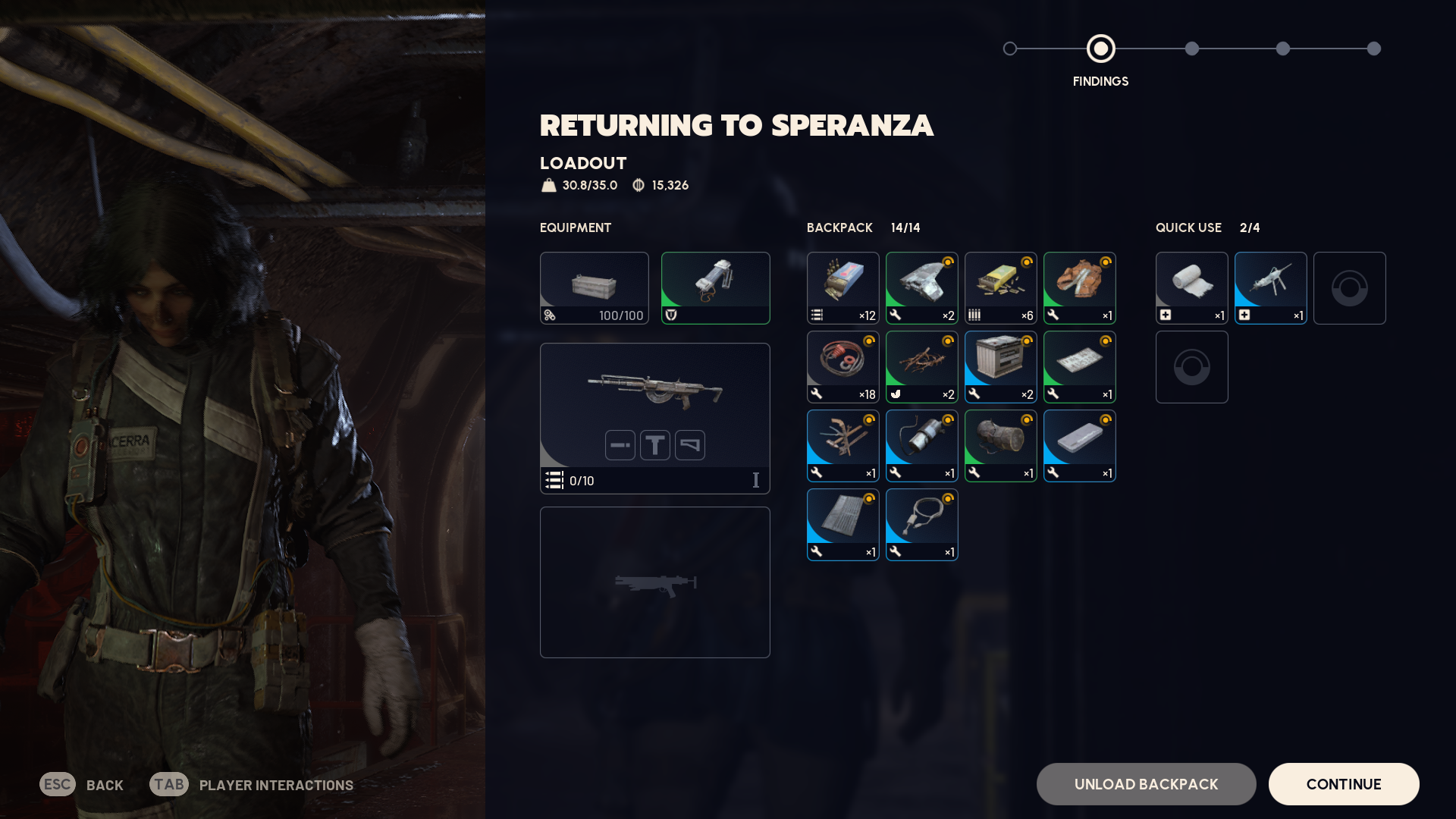Open the empty secondary weapon slot

tap(654, 582)
